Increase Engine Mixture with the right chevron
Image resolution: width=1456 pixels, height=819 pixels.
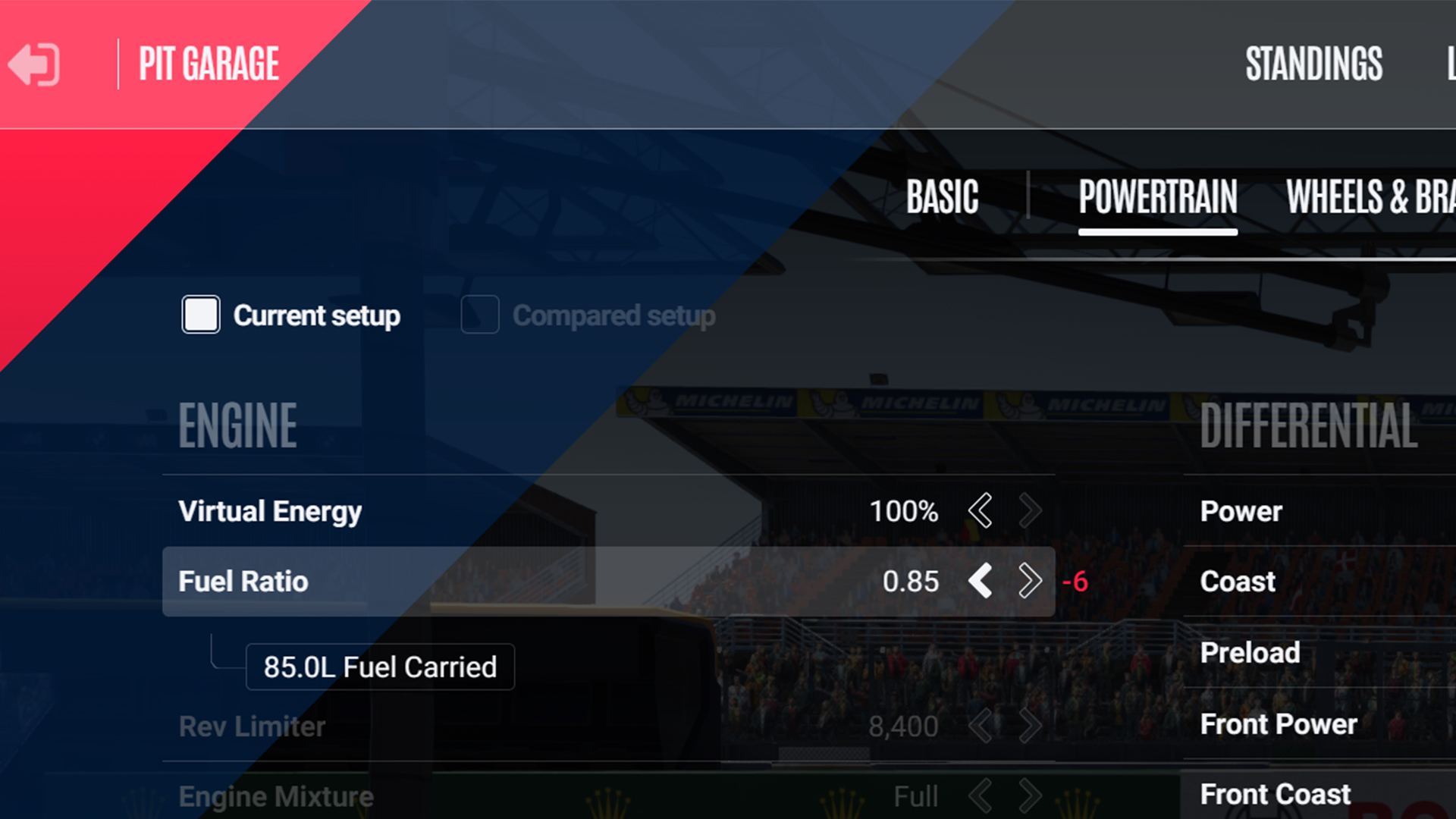[x=1030, y=795]
